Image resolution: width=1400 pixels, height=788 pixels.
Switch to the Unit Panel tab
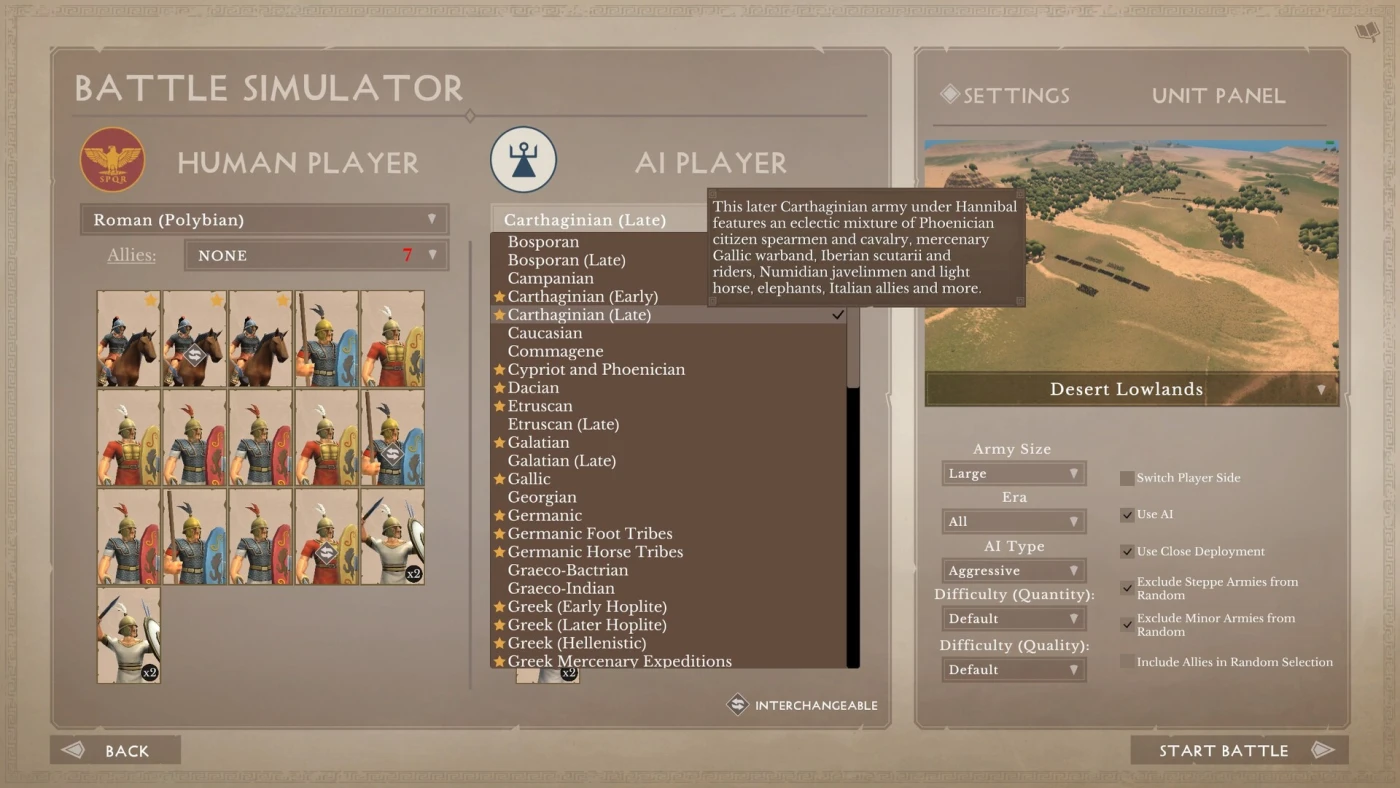(1218, 96)
